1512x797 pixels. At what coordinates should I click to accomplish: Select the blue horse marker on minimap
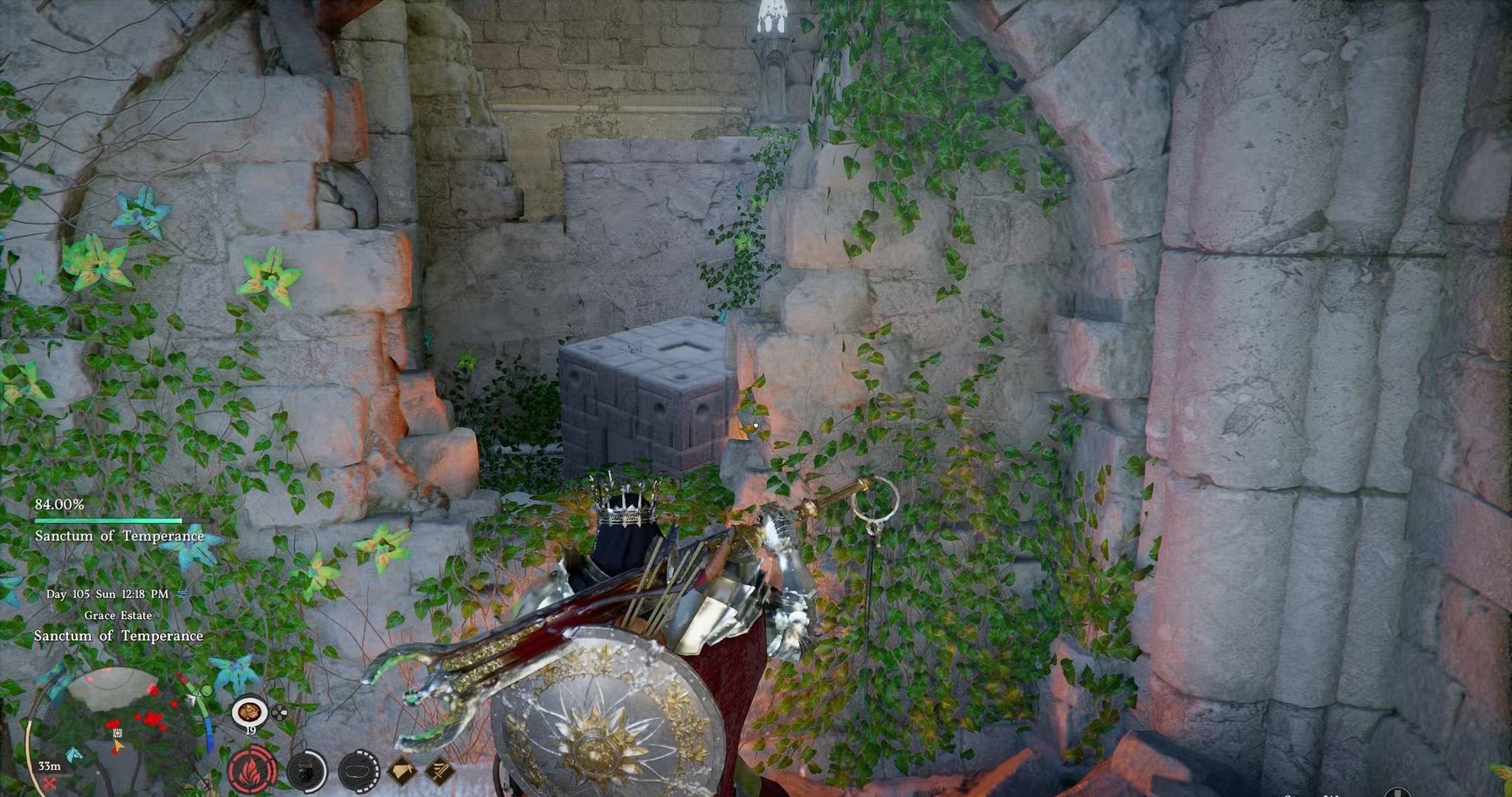(74, 754)
